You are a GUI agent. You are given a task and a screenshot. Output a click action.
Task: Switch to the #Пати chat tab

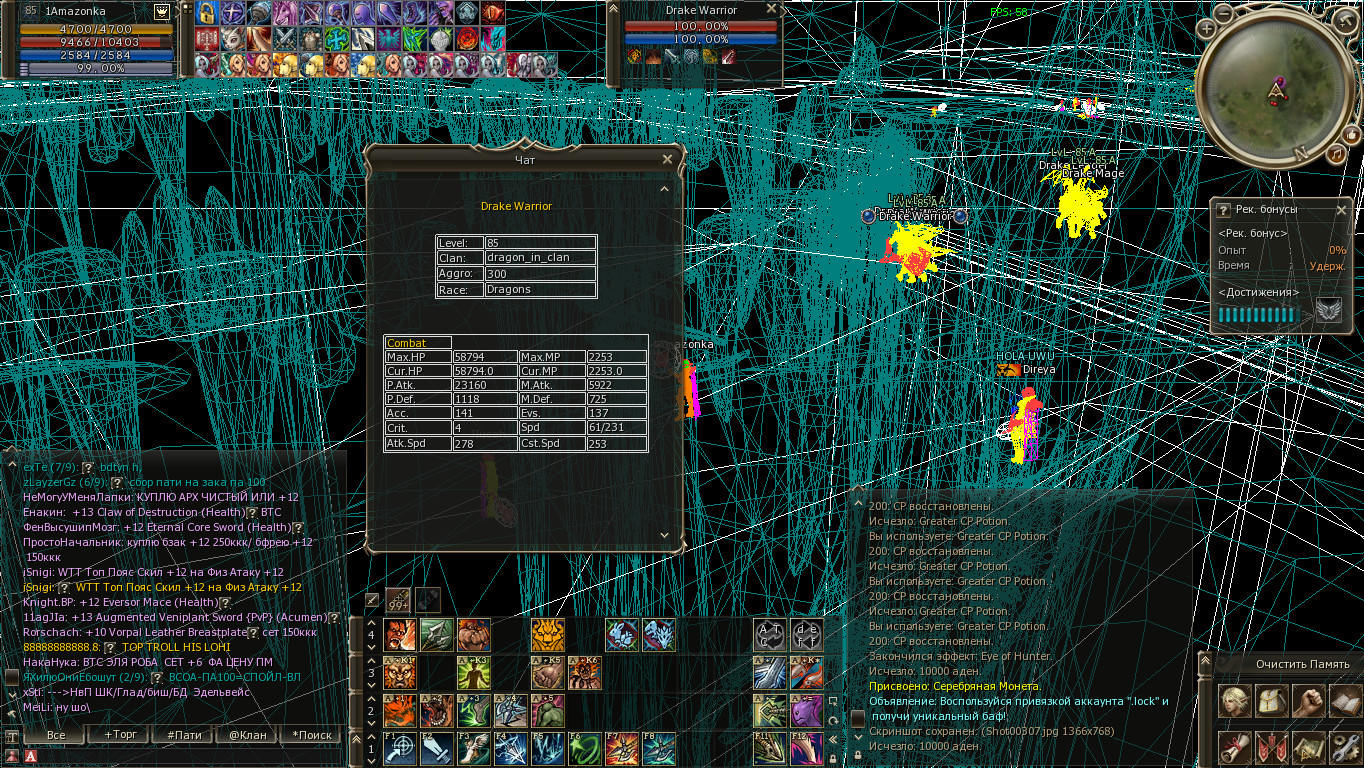point(187,734)
